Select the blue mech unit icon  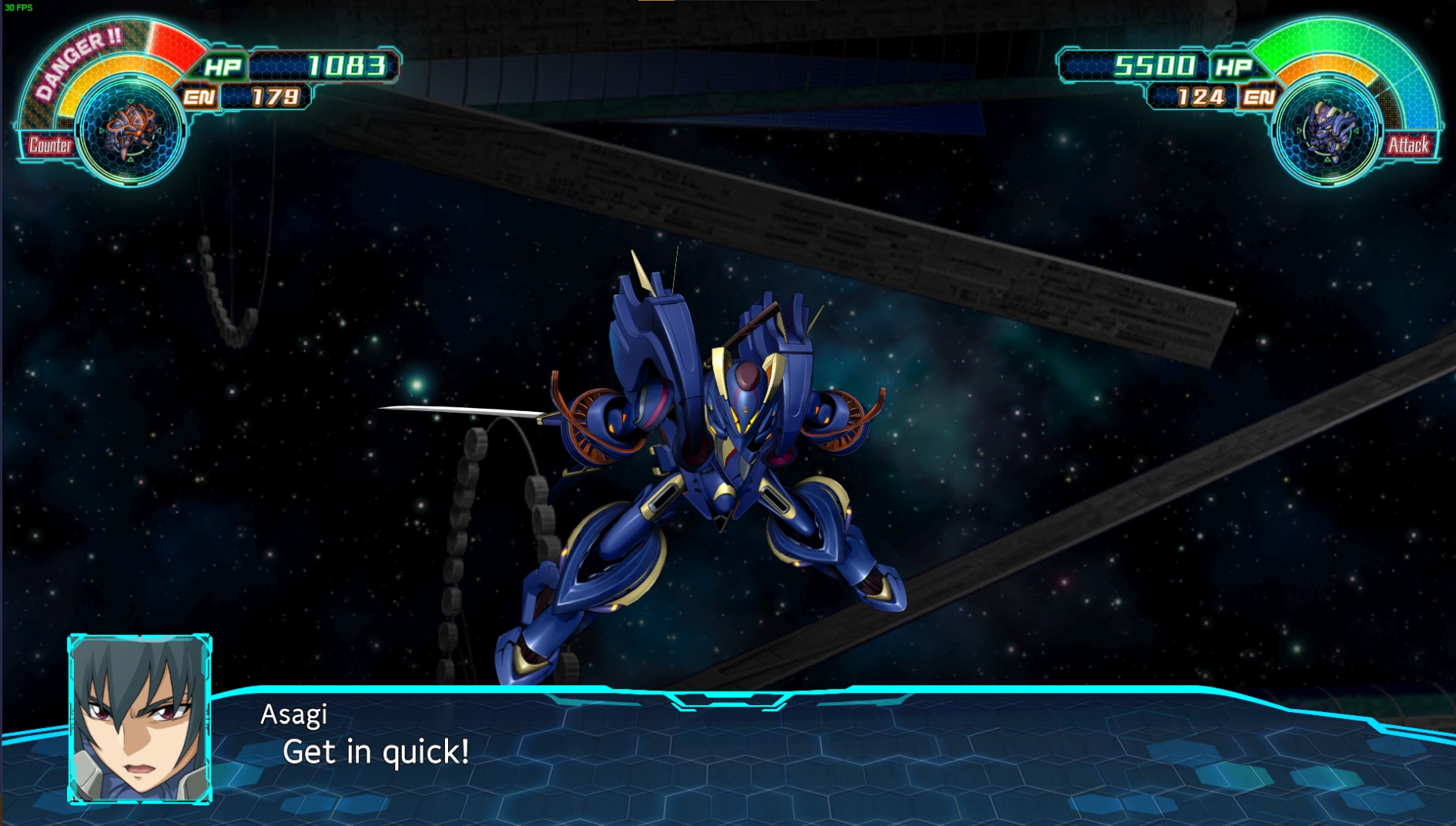[1327, 130]
